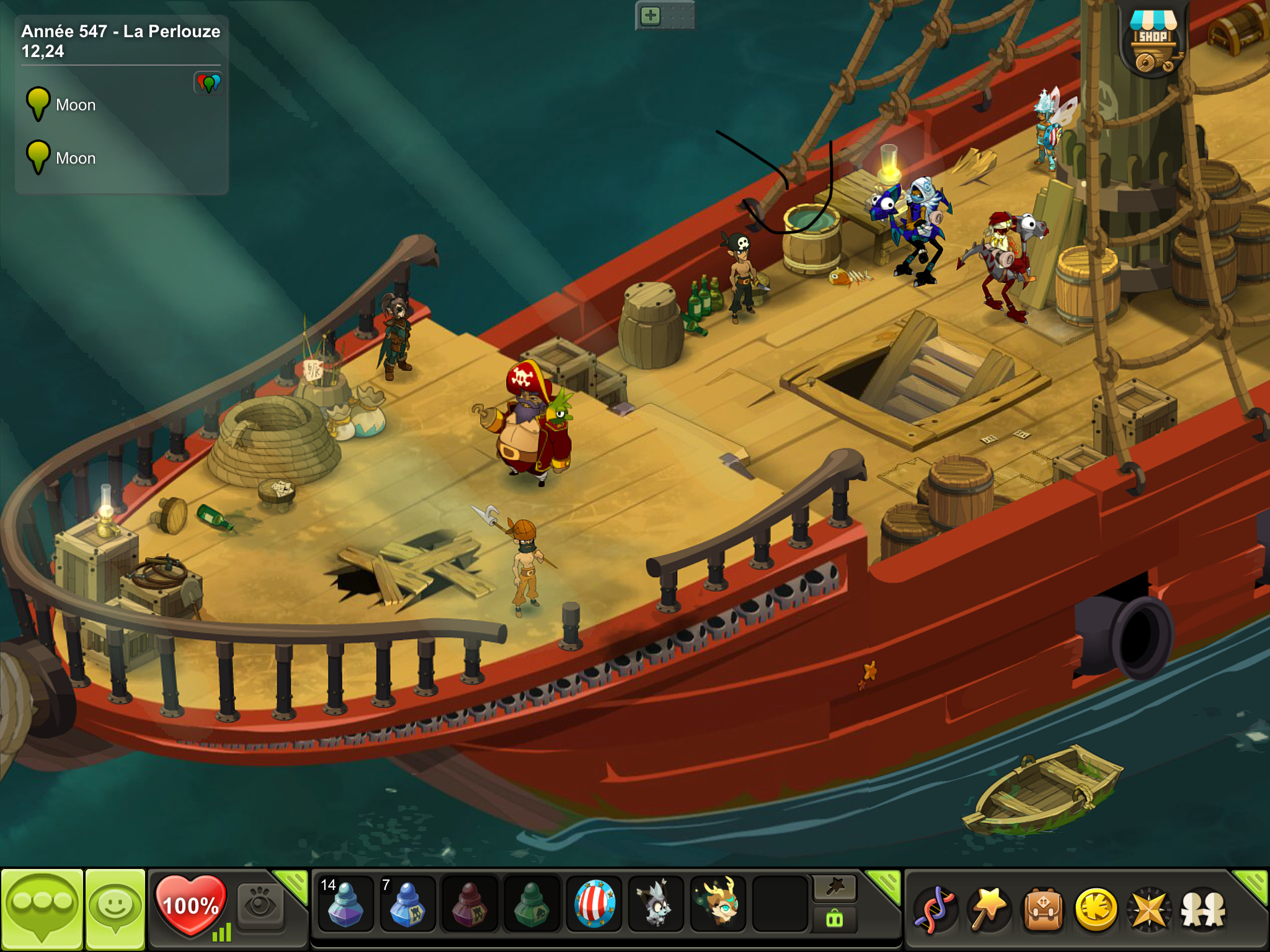Image resolution: width=1270 pixels, height=952 pixels.
Task: Switch shortcut bar to spells wand tab
Action: 835,888
